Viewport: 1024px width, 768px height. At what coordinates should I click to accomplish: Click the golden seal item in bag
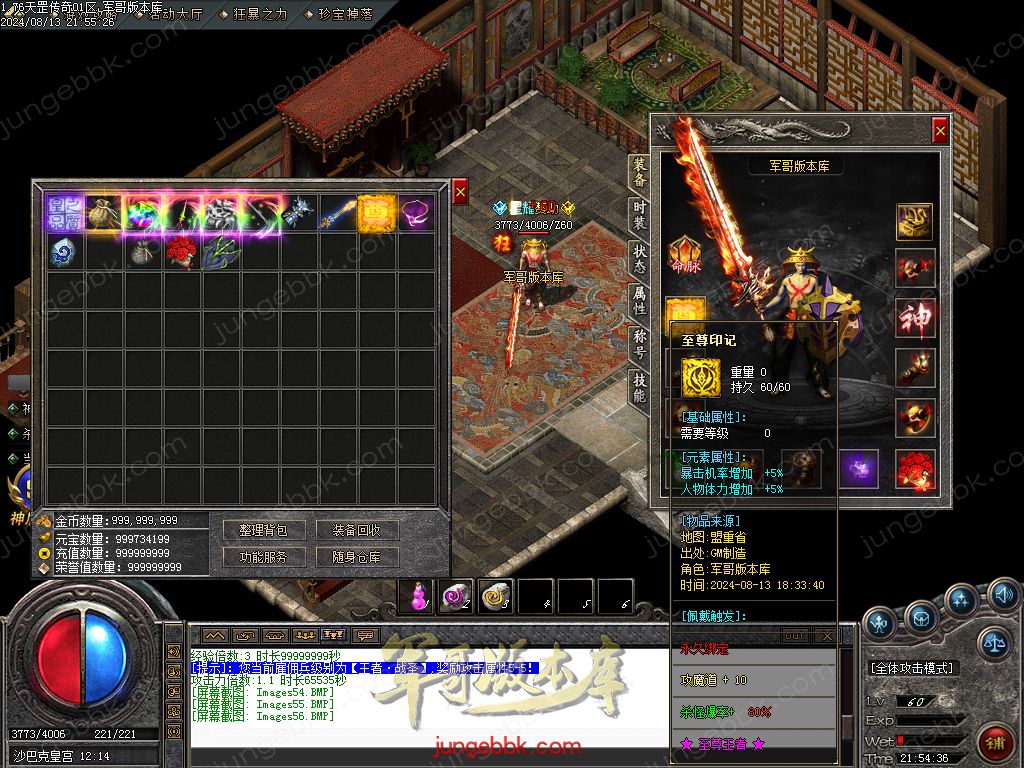(x=374, y=213)
